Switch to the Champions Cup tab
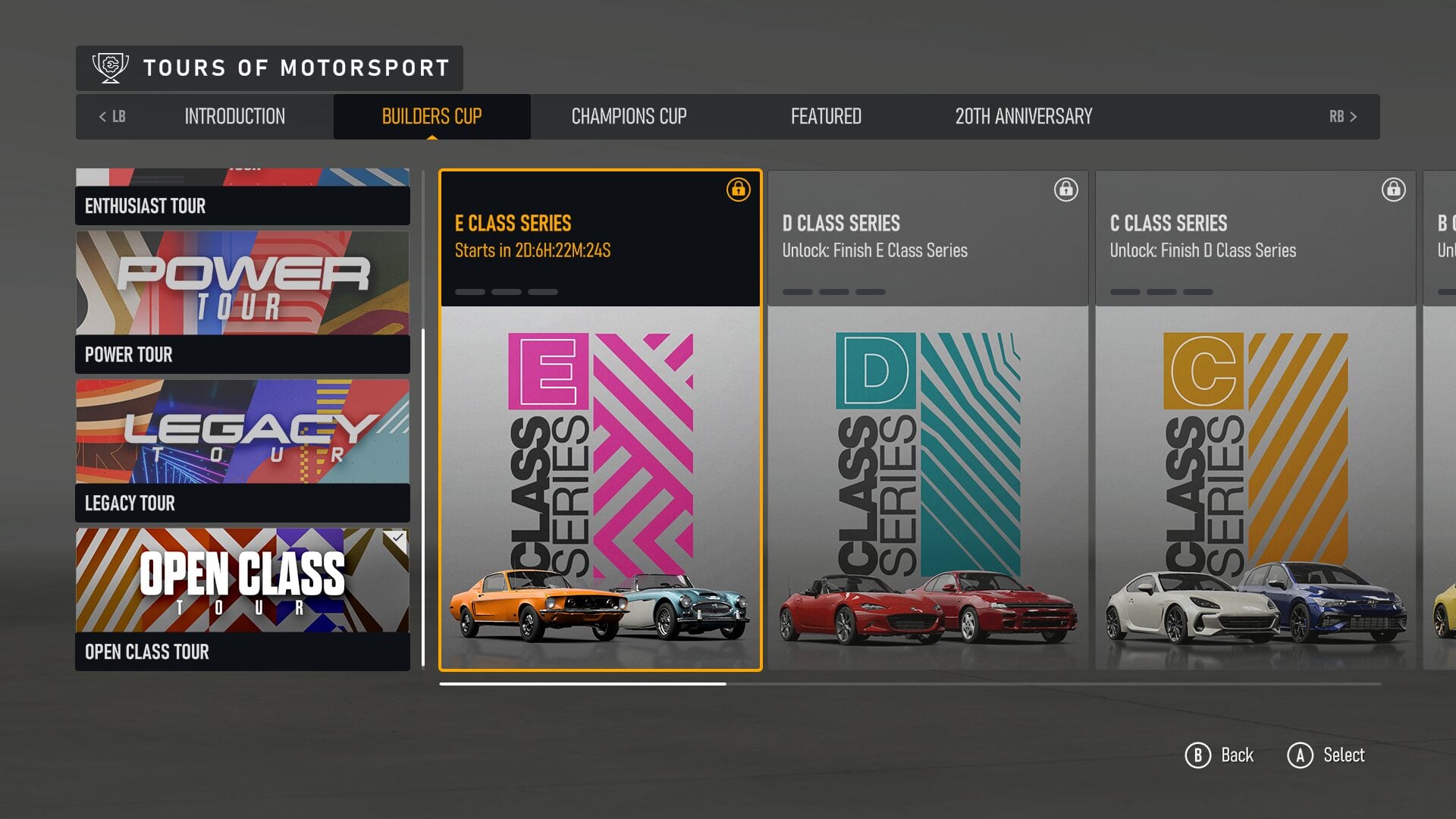The image size is (1456, 819). 629,116
